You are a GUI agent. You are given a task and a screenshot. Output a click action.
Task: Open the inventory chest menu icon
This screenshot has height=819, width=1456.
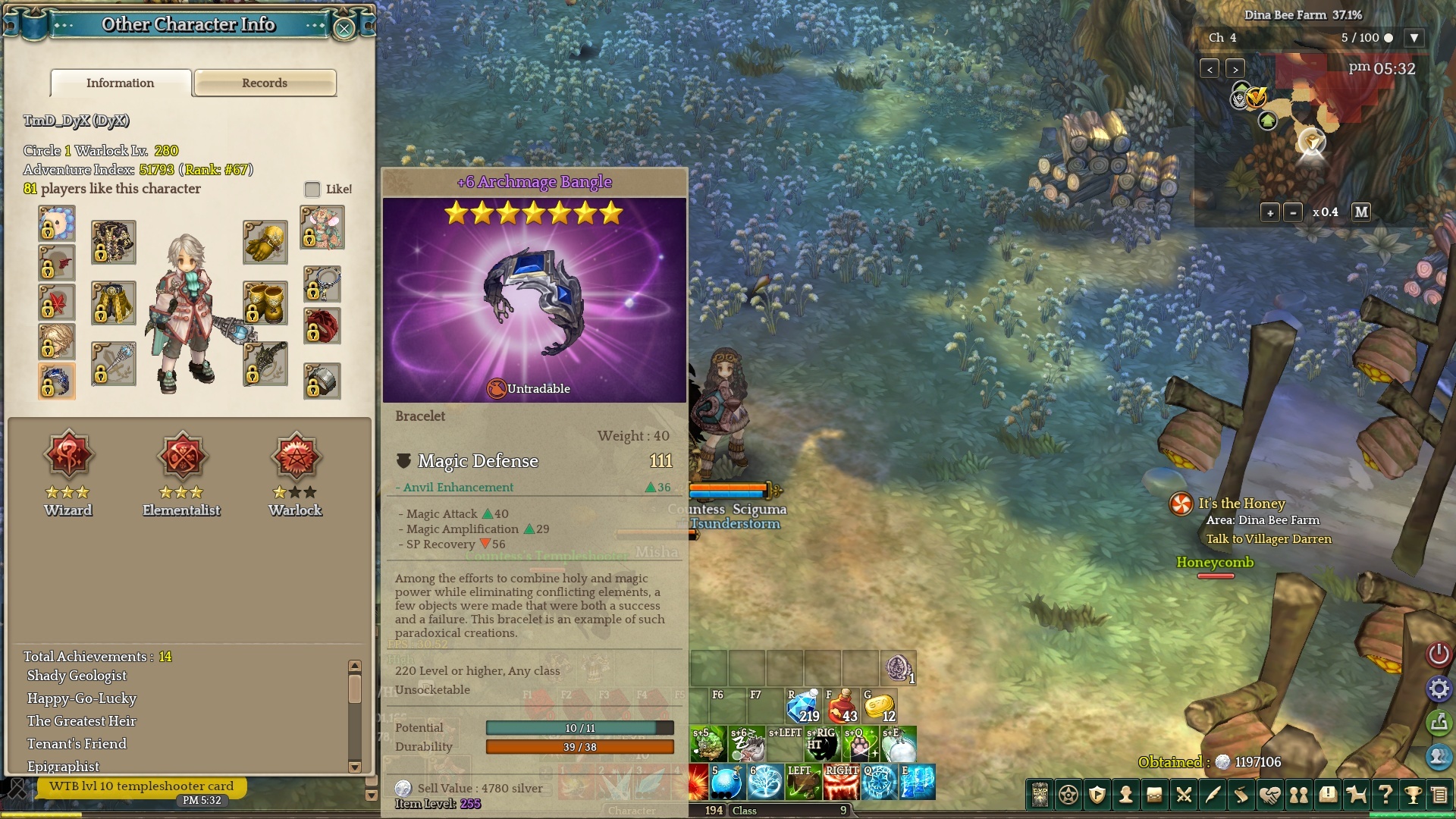(1154, 795)
